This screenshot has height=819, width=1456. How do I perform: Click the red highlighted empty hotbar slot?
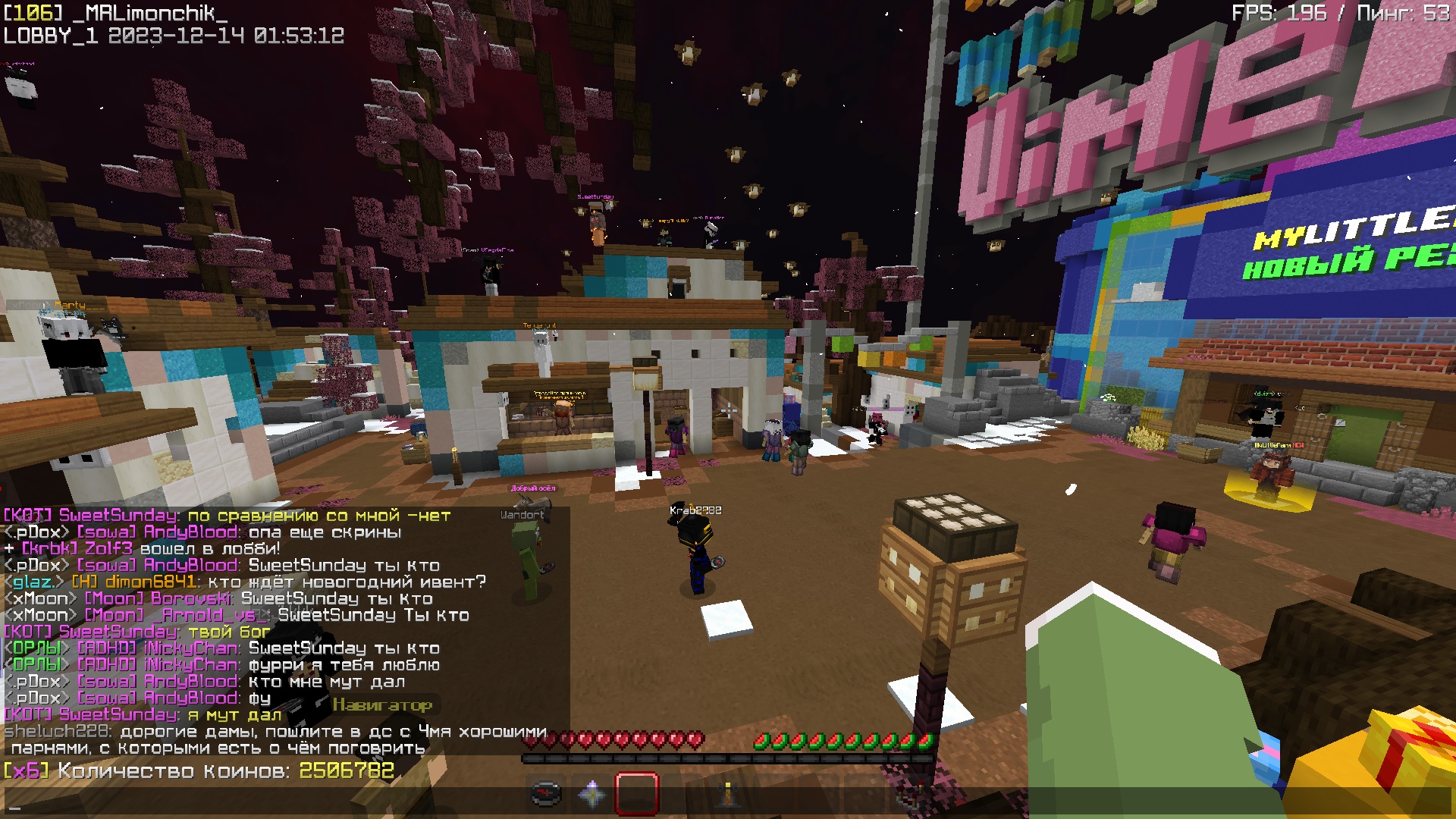point(637,793)
